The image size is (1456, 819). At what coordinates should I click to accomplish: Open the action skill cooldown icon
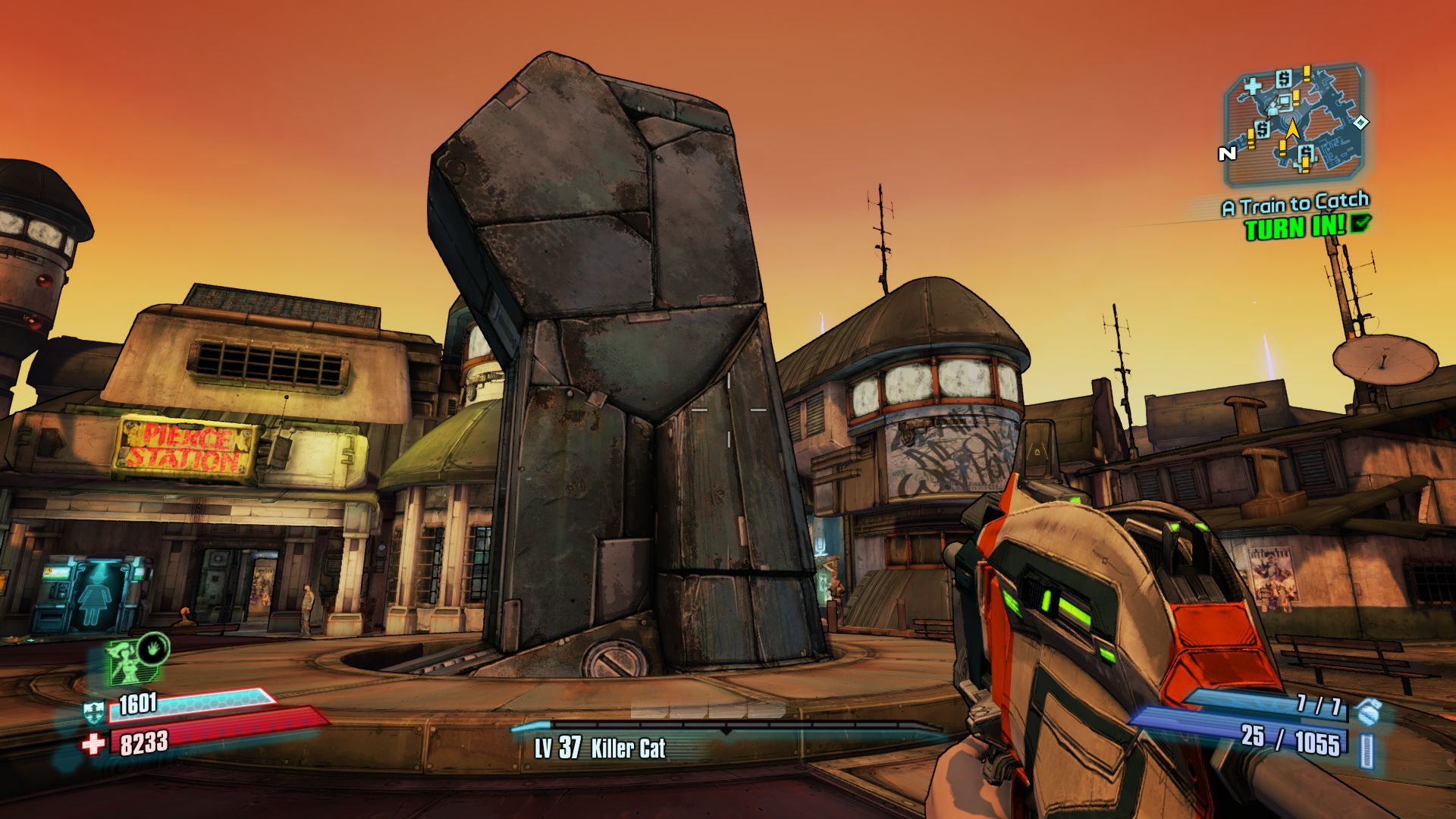[x=152, y=651]
